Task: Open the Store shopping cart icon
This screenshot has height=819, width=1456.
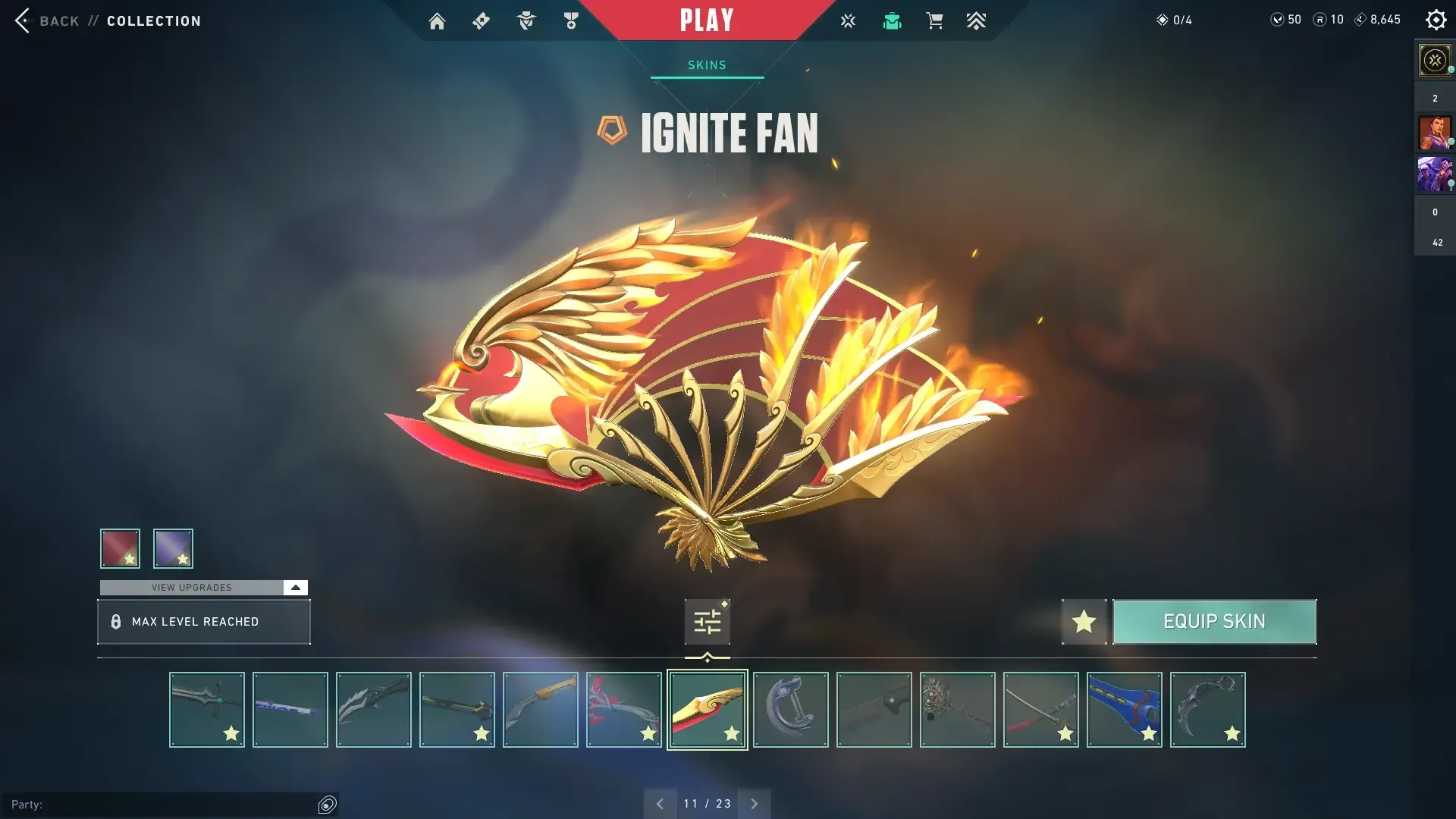Action: (x=935, y=20)
